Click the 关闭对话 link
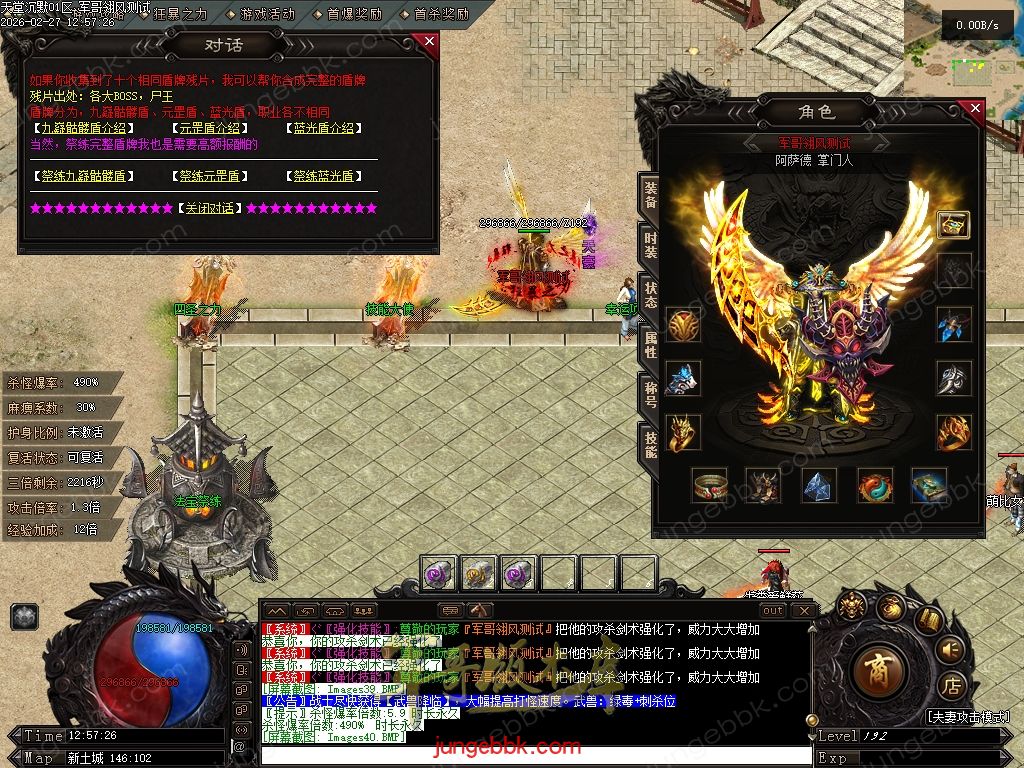 tap(209, 208)
